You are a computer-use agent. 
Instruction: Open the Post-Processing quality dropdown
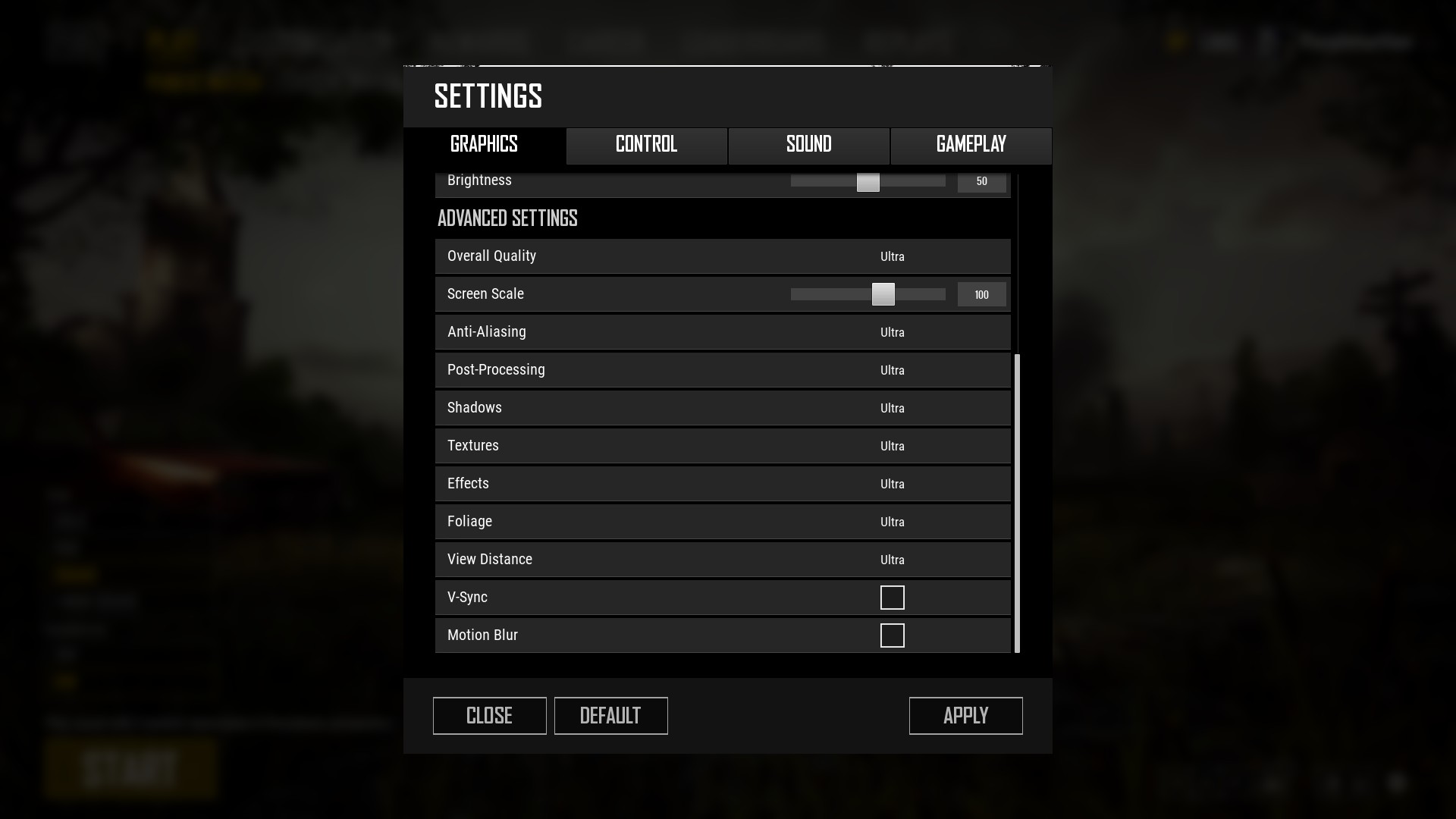coord(893,371)
